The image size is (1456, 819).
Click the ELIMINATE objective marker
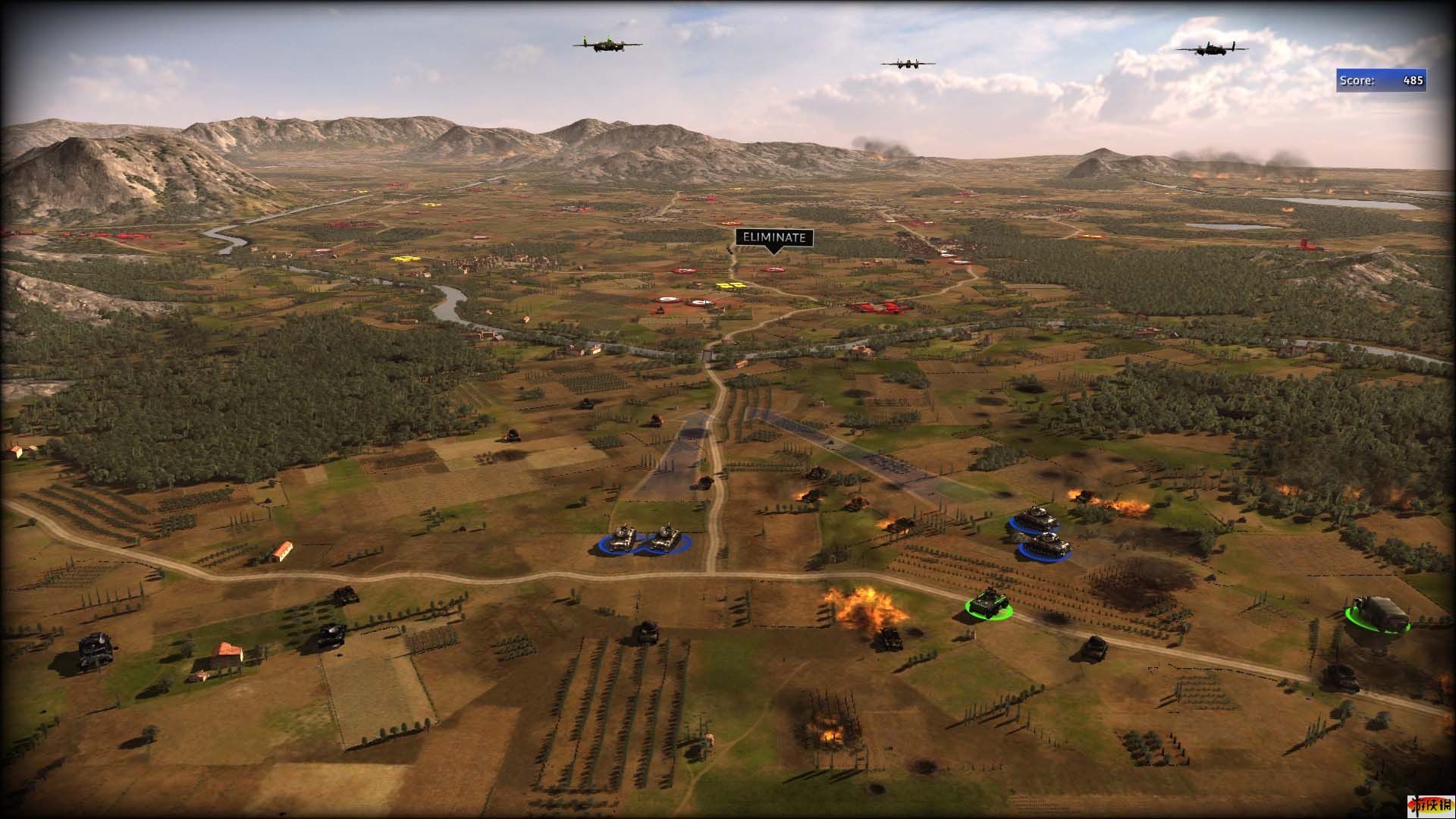tap(773, 238)
